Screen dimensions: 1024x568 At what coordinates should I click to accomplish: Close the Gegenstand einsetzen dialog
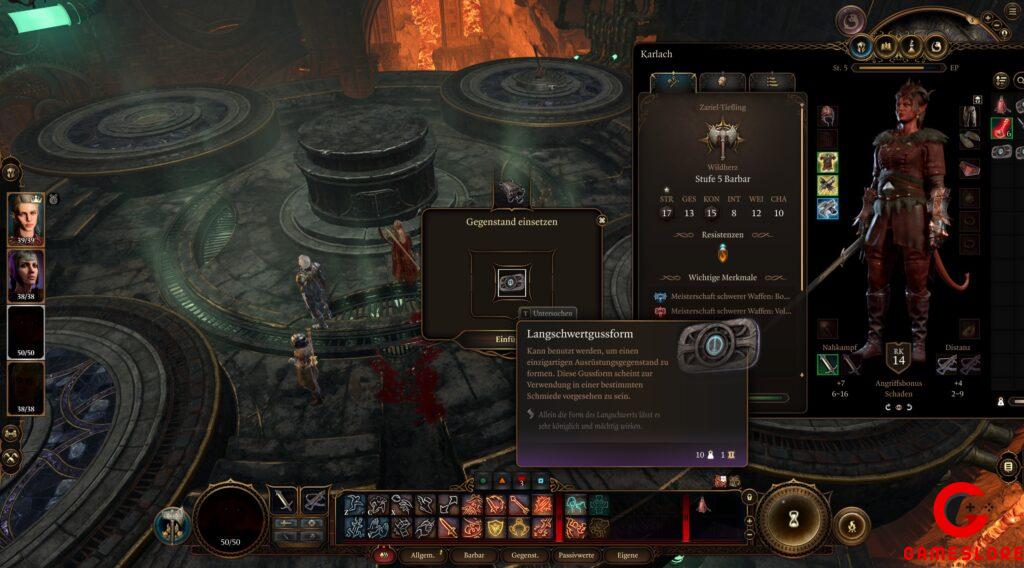tap(601, 220)
